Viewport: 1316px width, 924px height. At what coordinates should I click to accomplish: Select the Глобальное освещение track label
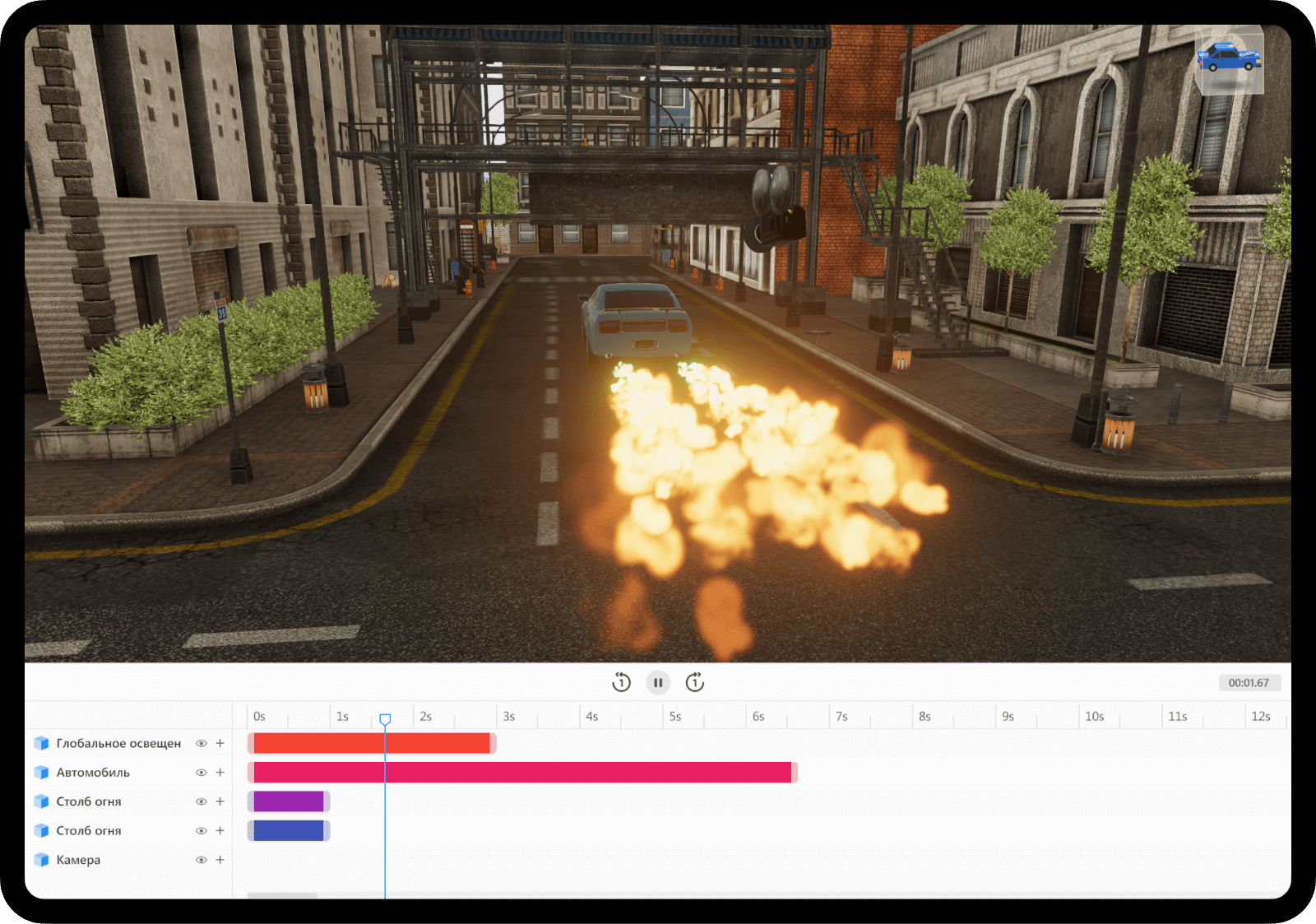tap(118, 743)
